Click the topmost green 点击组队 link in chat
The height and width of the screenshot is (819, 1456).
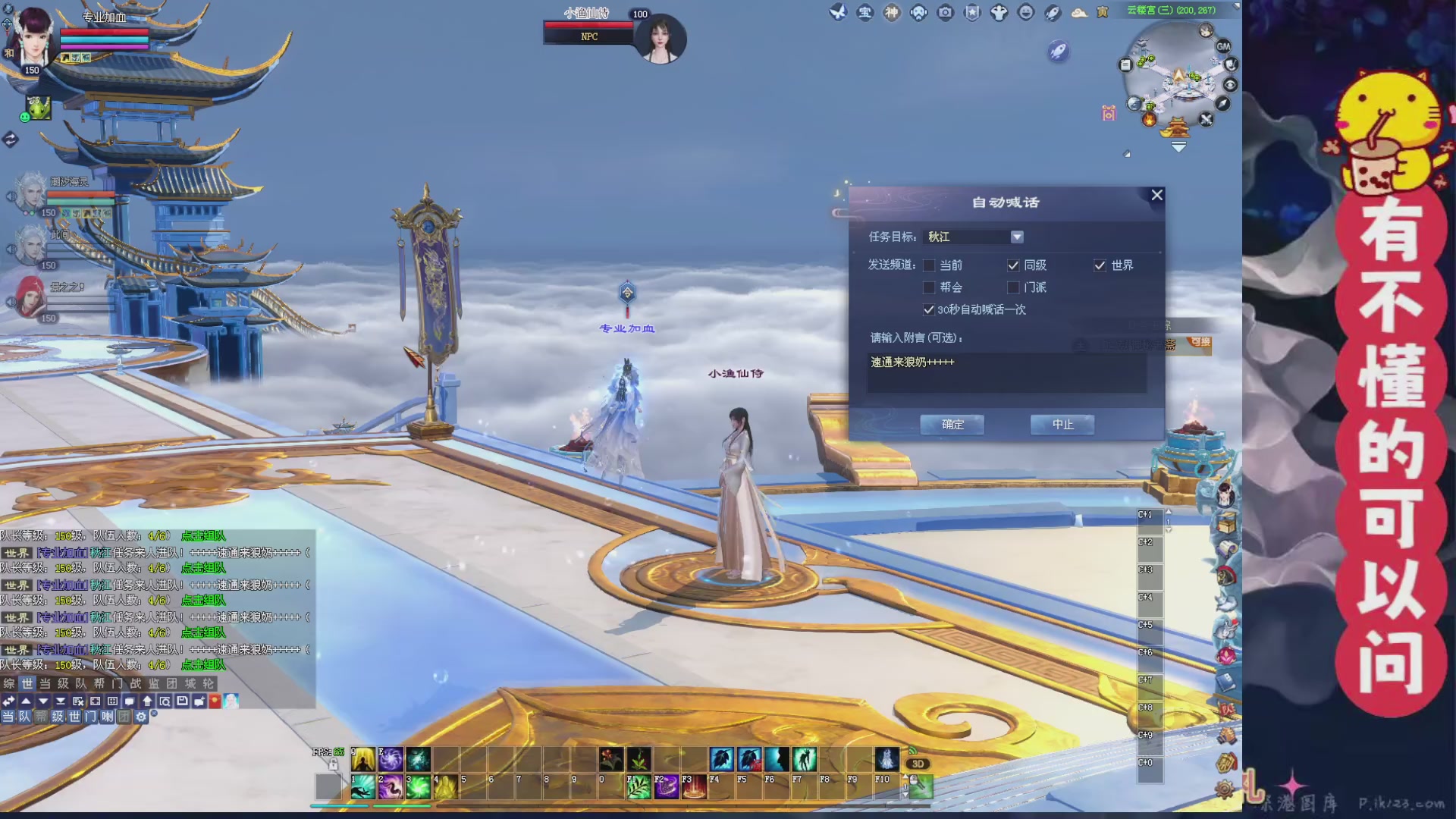(x=203, y=536)
